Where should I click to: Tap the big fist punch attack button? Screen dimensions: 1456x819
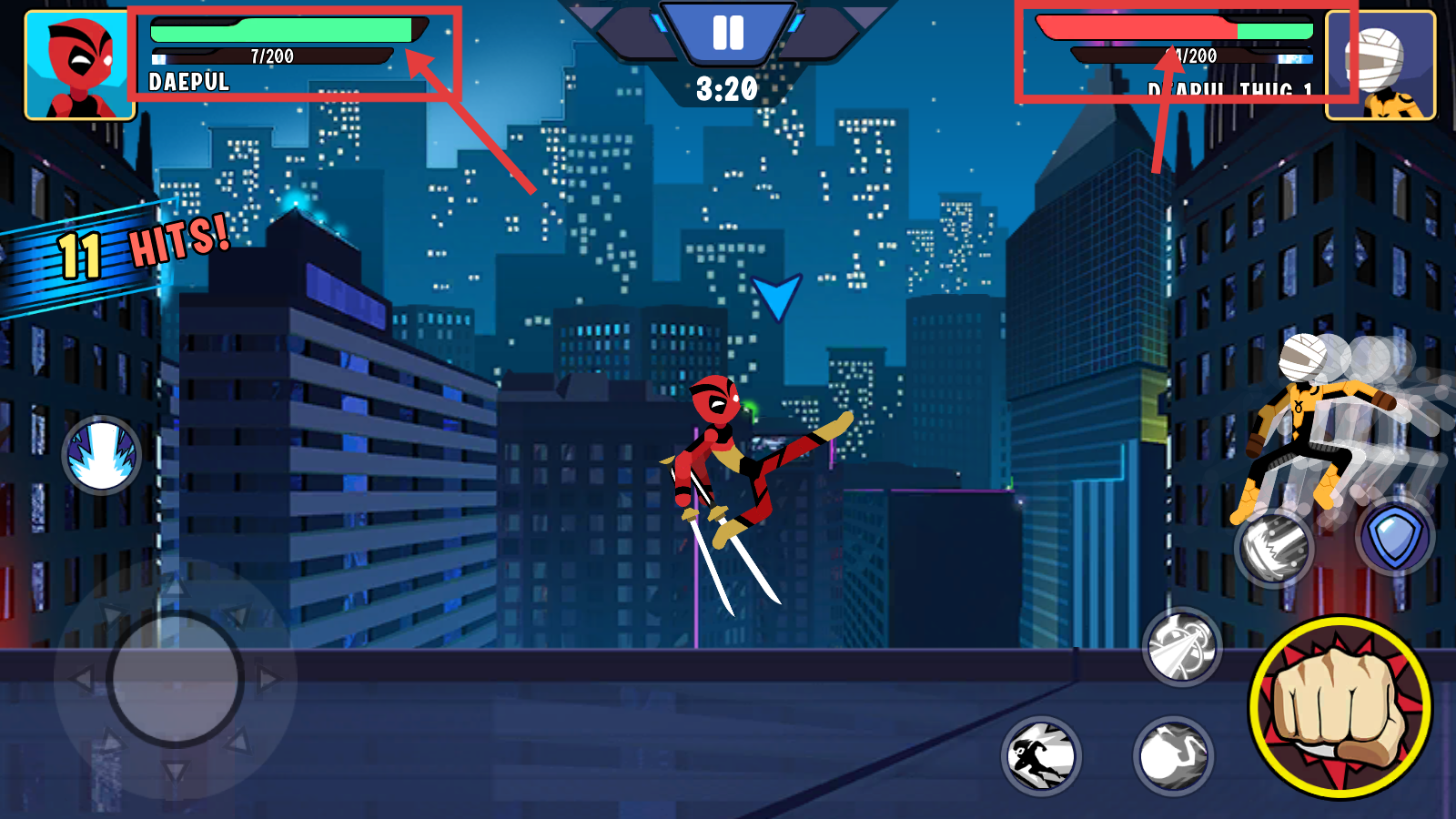click(1340, 707)
